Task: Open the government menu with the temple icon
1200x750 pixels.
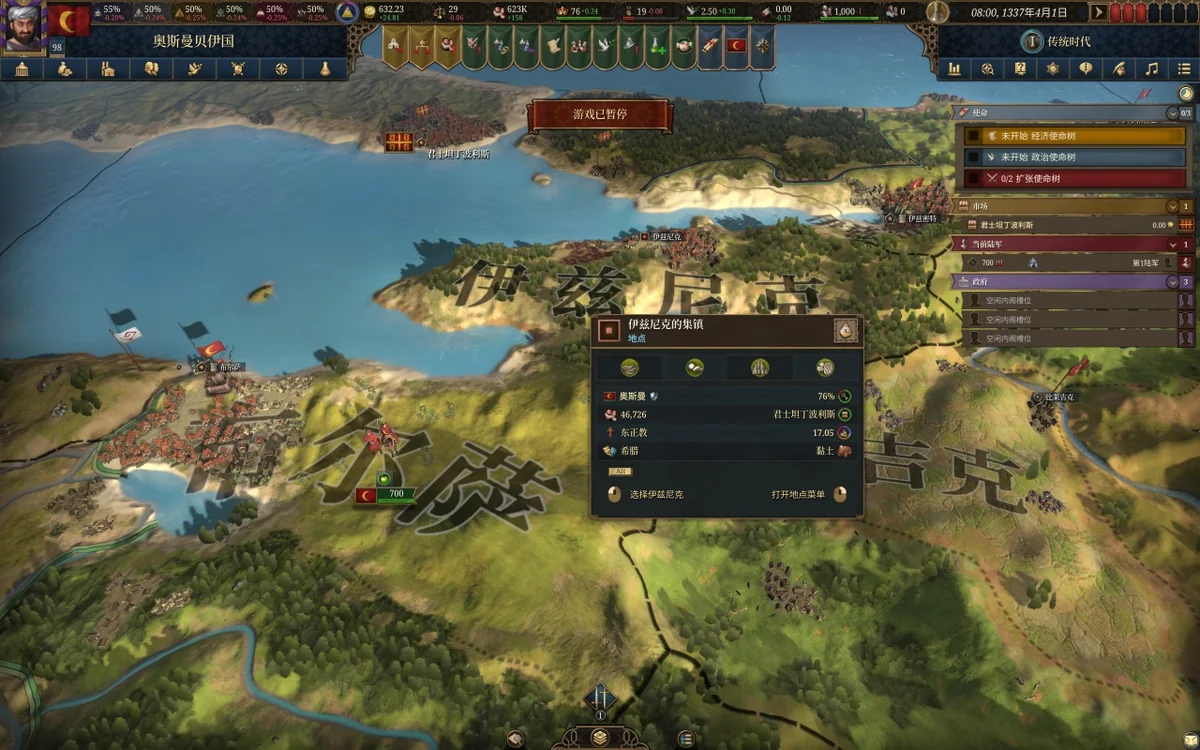Action: tap(22, 69)
